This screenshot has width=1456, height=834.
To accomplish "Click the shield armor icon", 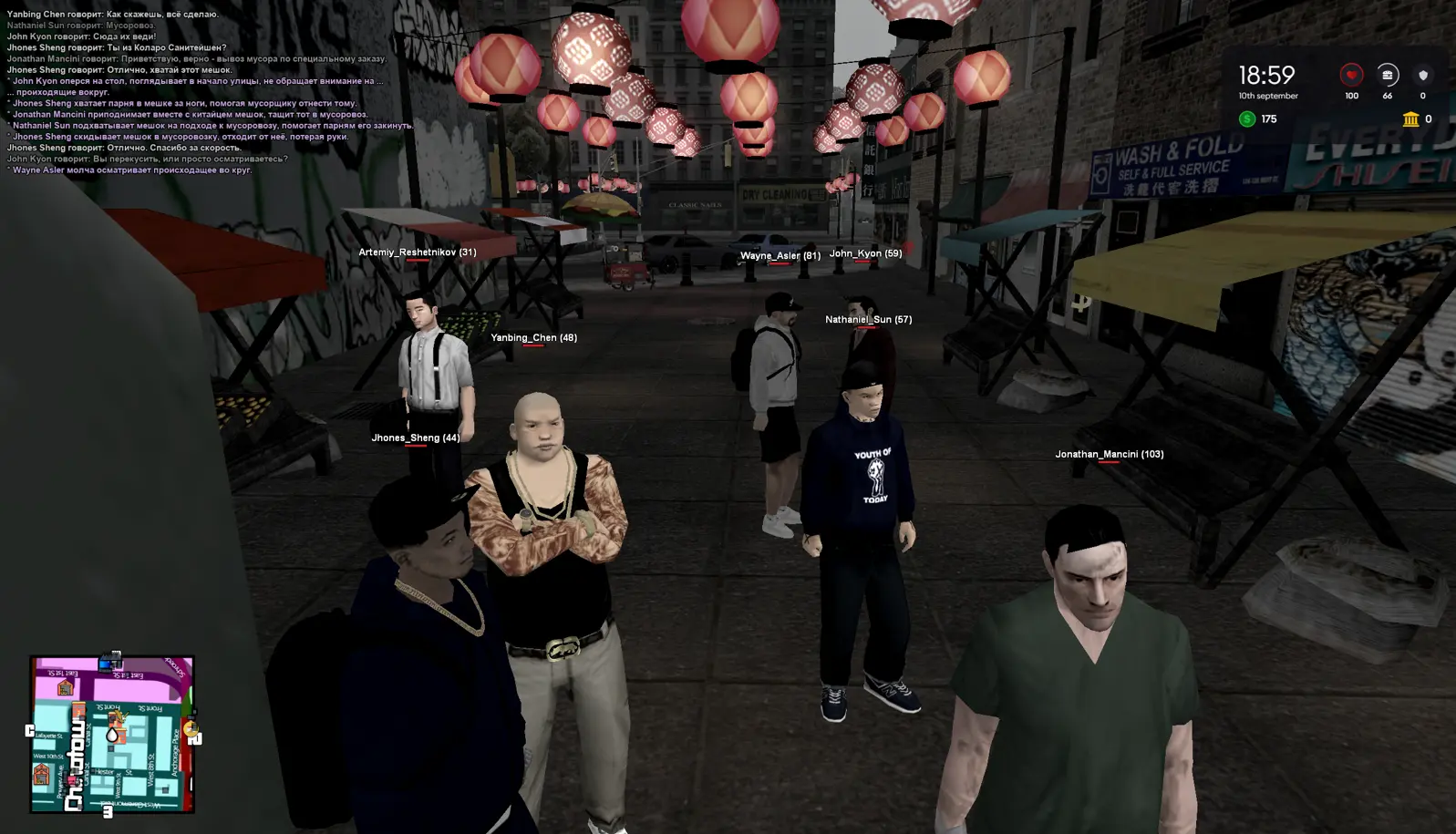I will click(x=1422, y=75).
